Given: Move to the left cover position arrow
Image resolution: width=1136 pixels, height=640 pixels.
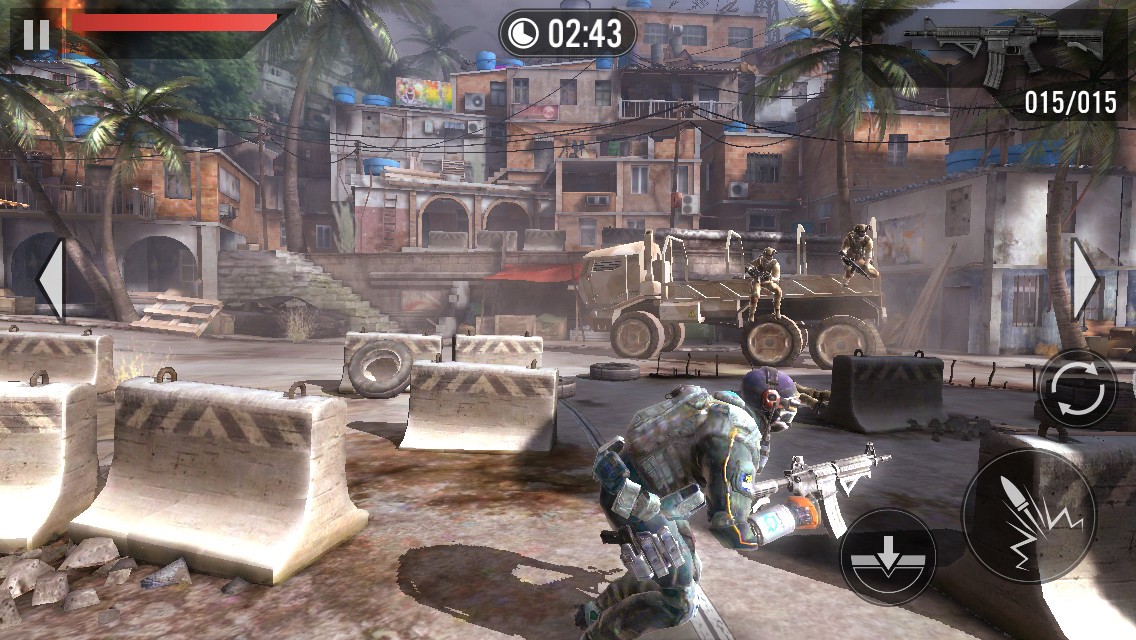Looking at the screenshot, I should coord(51,280).
